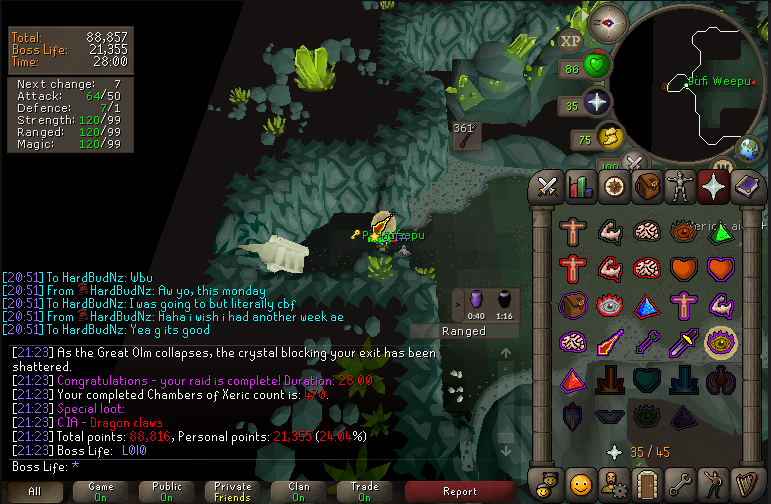Click the Report button
The image size is (771, 504).
(x=459, y=491)
